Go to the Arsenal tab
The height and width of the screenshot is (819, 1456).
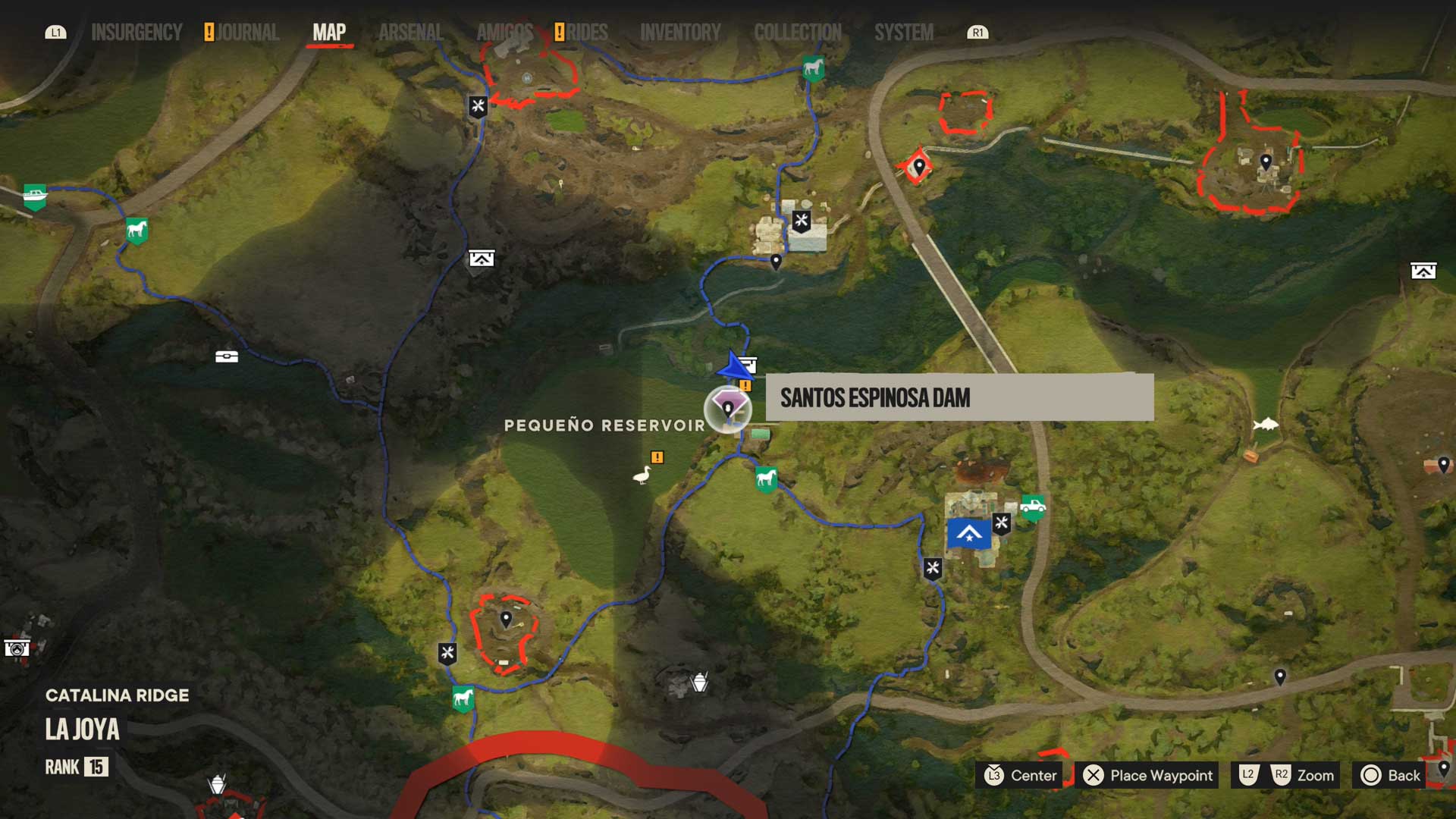[410, 33]
